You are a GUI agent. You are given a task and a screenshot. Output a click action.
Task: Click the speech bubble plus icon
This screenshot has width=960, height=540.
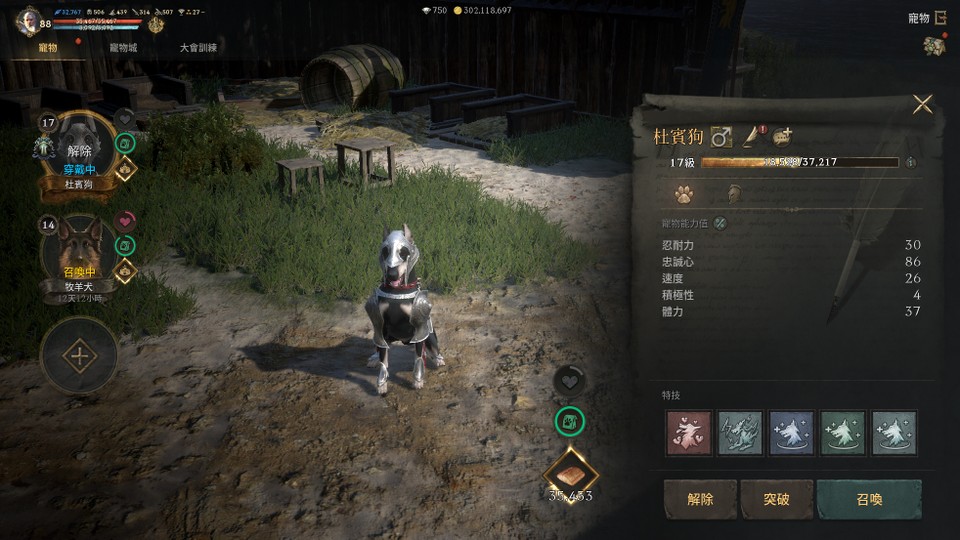[783, 137]
